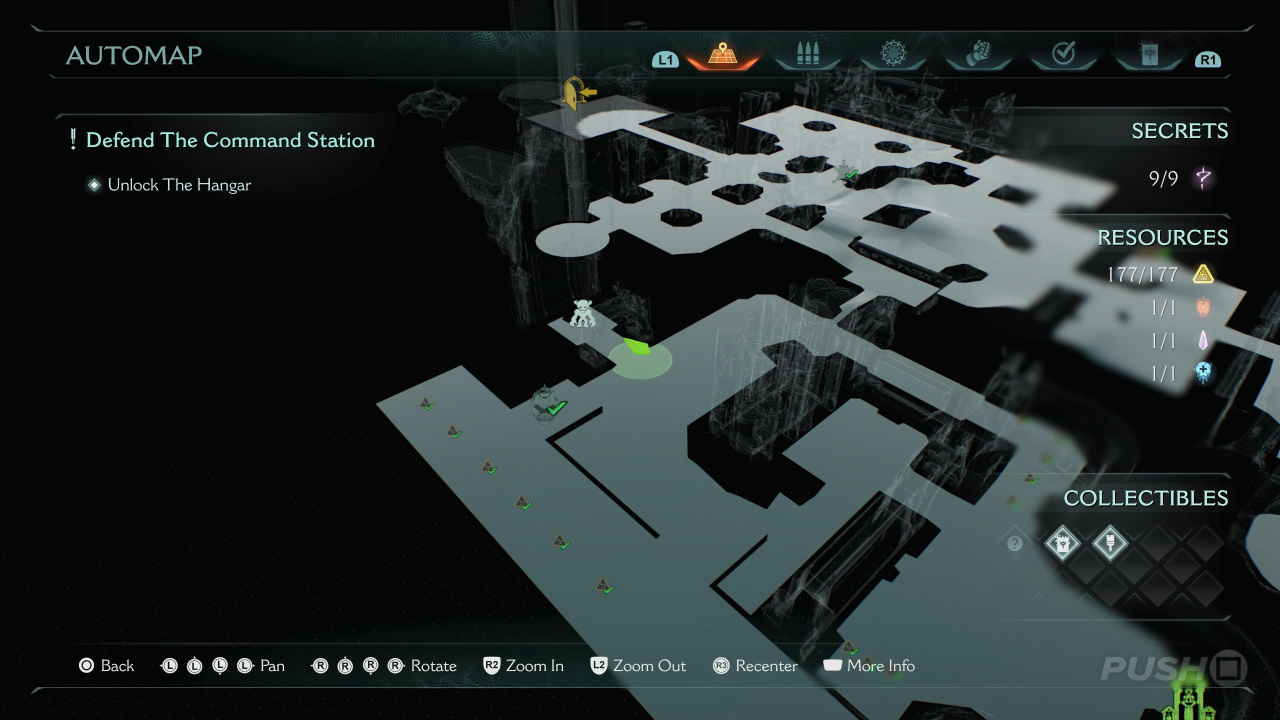Select the codex page collectible tile
The image size is (1280, 720).
1062,543
